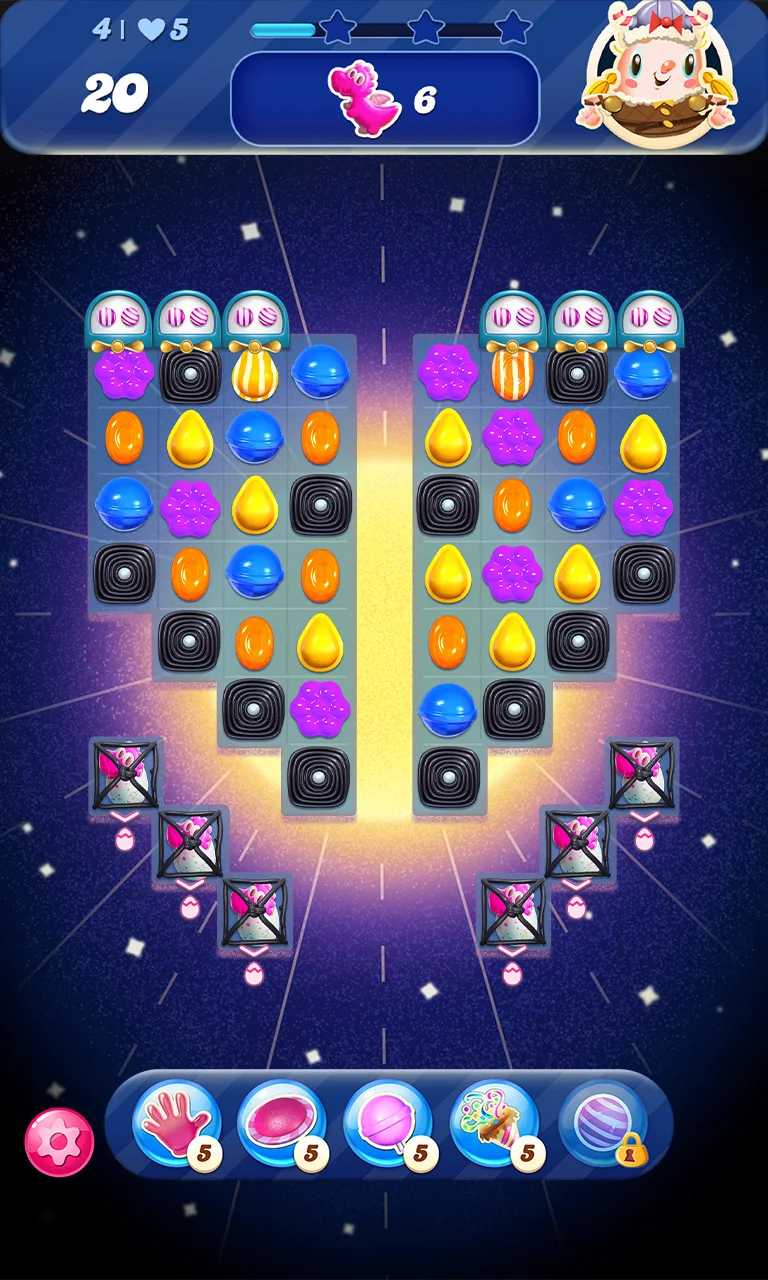Activate the pink hand switch booster
Viewport: 768px width, 1280px height.
tap(175, 1124)
